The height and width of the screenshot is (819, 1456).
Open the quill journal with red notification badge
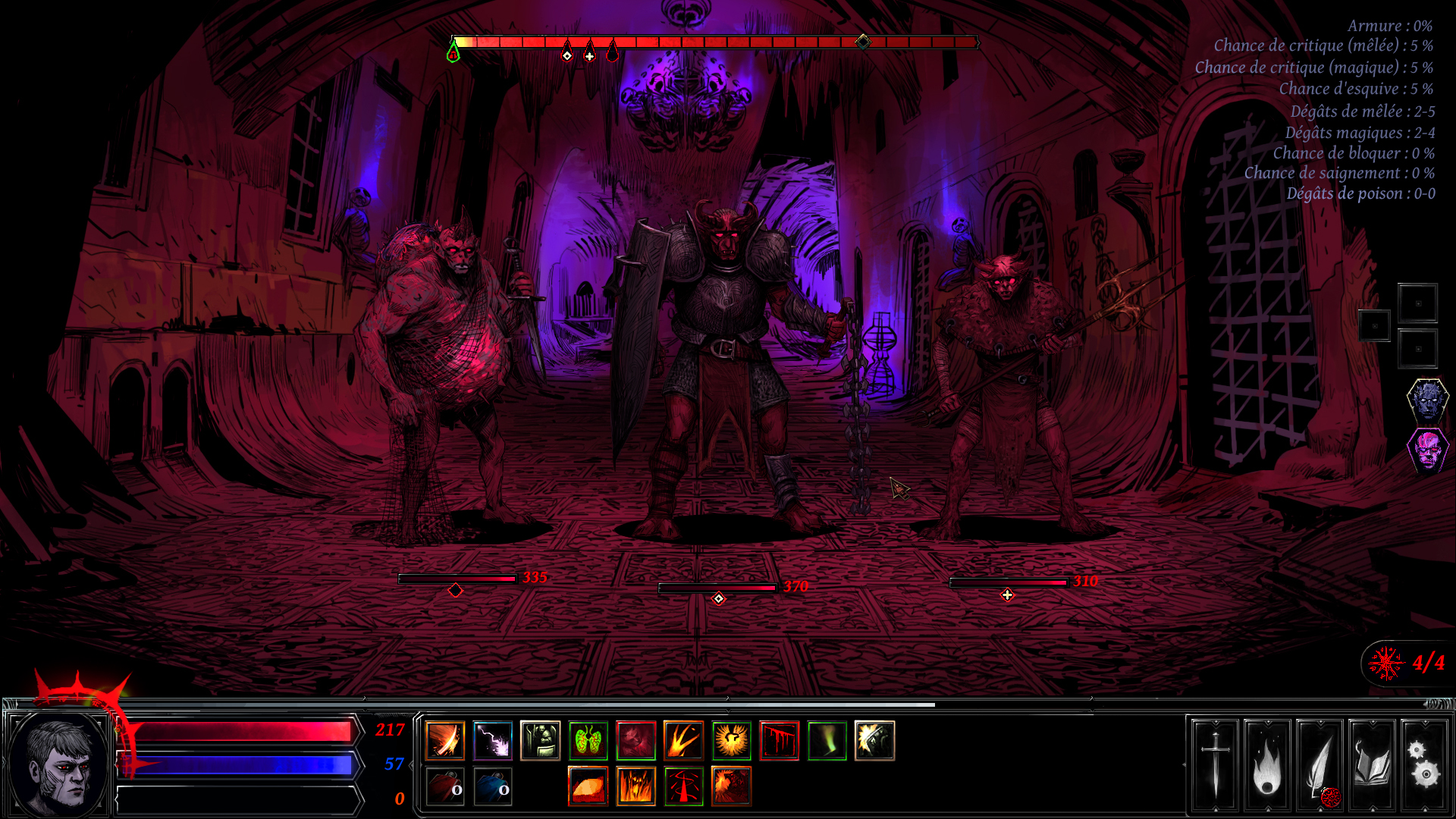coord(1319,766)
